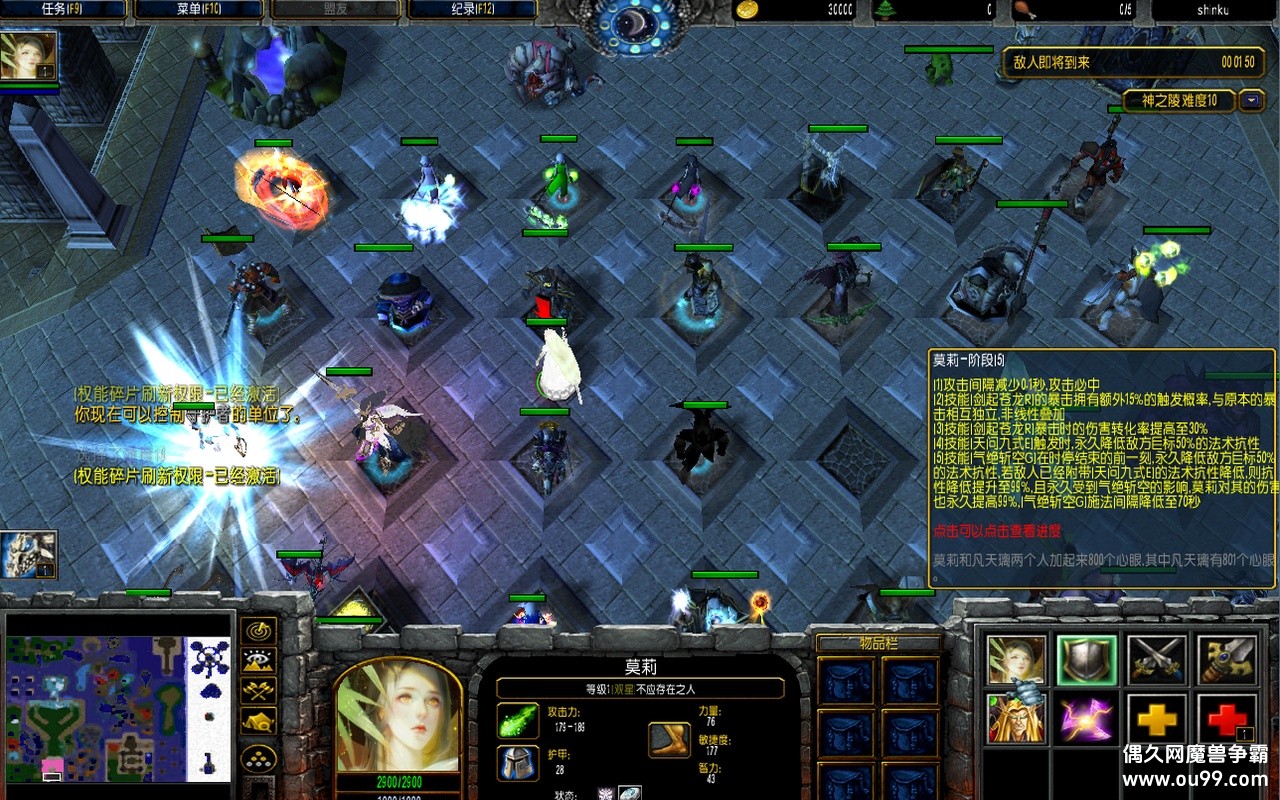
Task: Select the hero portrait icon at top left
Action: click(x=28, y=56)
